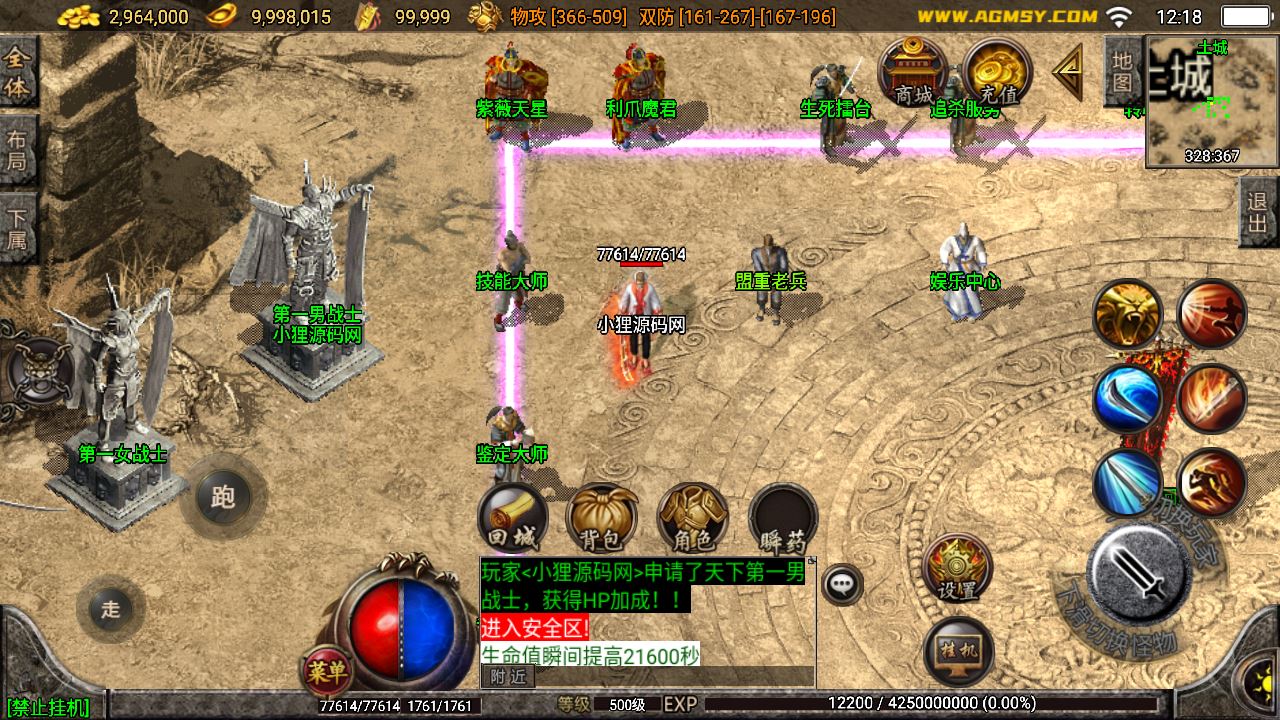
Task: Toggle the 走 walk button
Action: click(110, 609)
